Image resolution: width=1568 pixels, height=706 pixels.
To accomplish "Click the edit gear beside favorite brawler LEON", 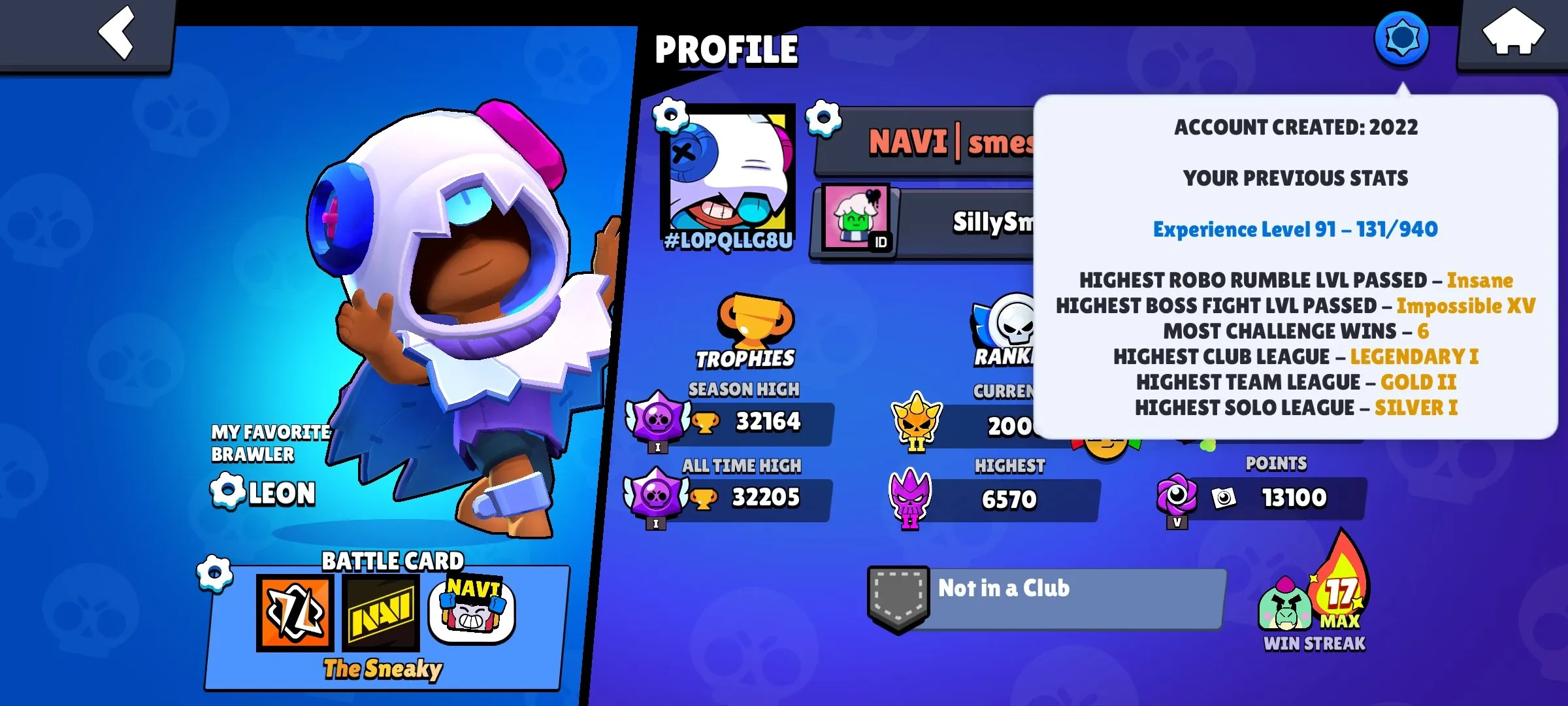I will coord(229,492).
